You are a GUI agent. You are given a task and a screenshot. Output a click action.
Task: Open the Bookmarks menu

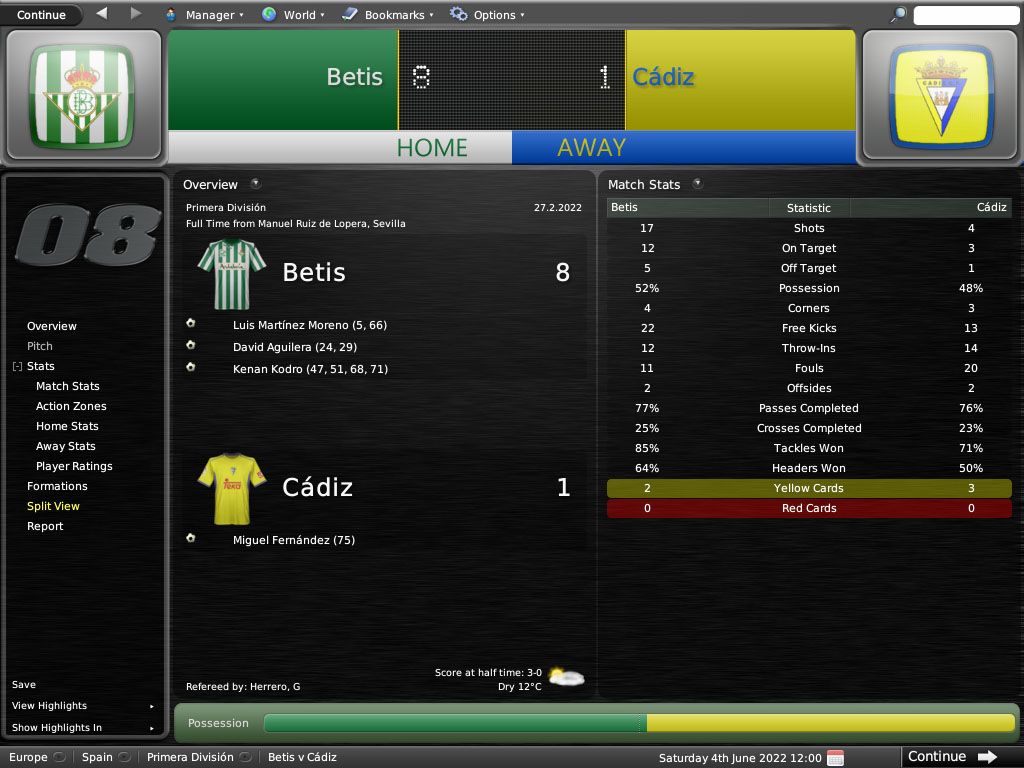point(387,15)
